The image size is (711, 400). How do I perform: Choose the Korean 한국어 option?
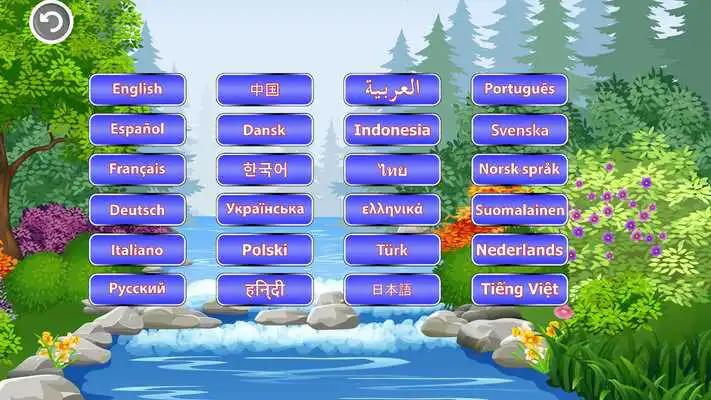point(265,169)
